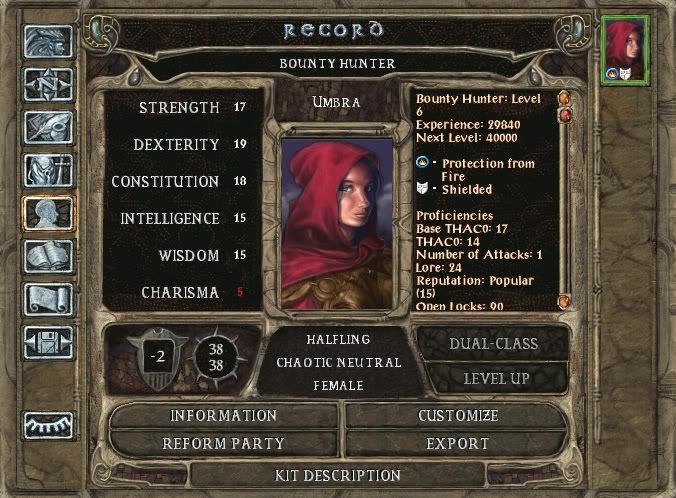Click the Dual-Class button

[x=494, y=344]
